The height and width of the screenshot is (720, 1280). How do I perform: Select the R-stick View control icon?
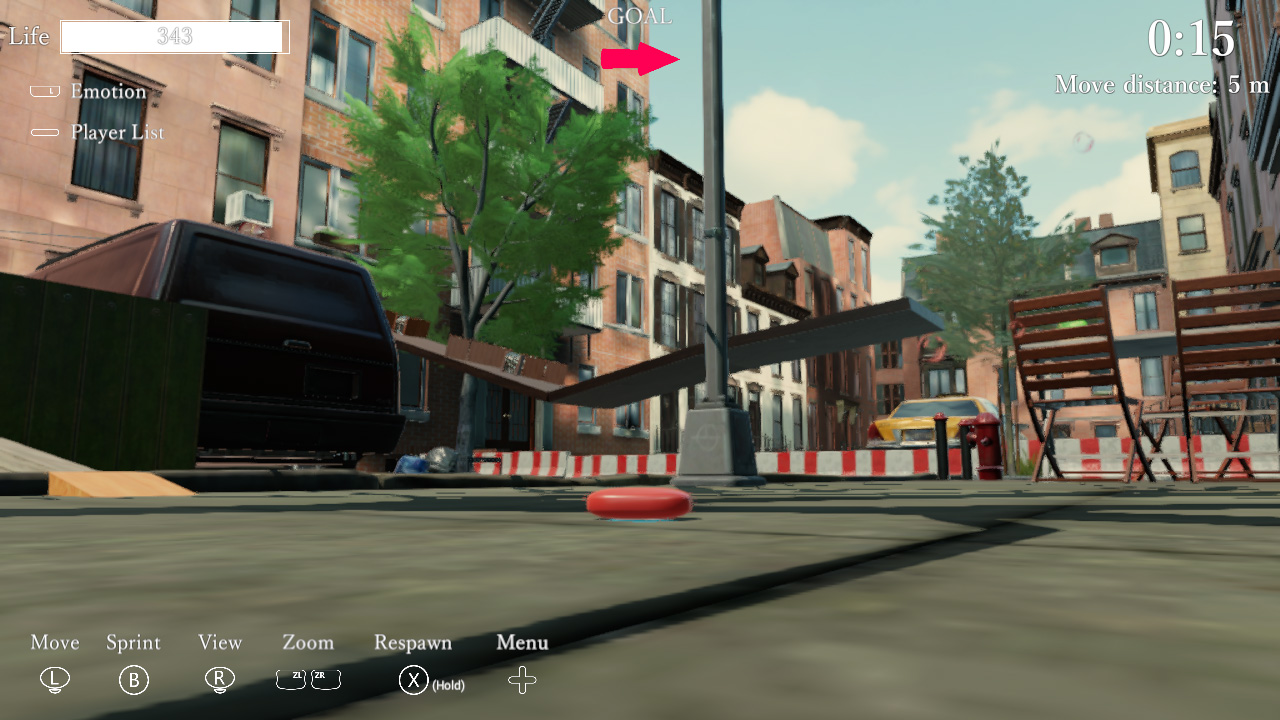219,679
